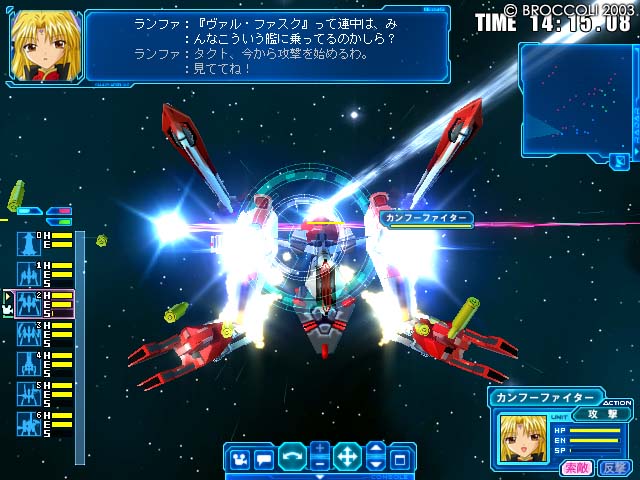Click the camera view button
The image size is (640, 480).
point(239,460)
